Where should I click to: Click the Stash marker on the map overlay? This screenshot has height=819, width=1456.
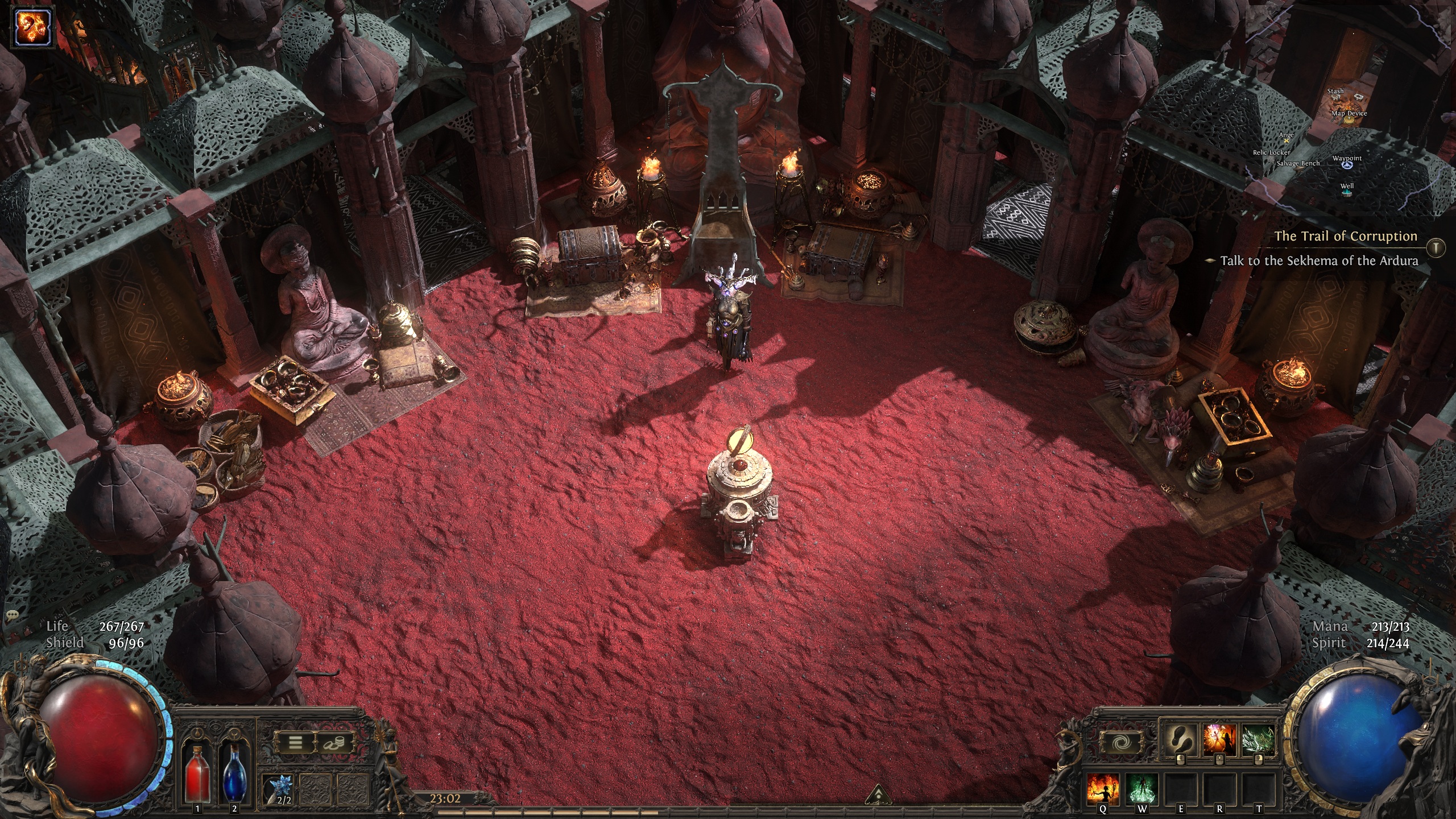pos(1336,98)
